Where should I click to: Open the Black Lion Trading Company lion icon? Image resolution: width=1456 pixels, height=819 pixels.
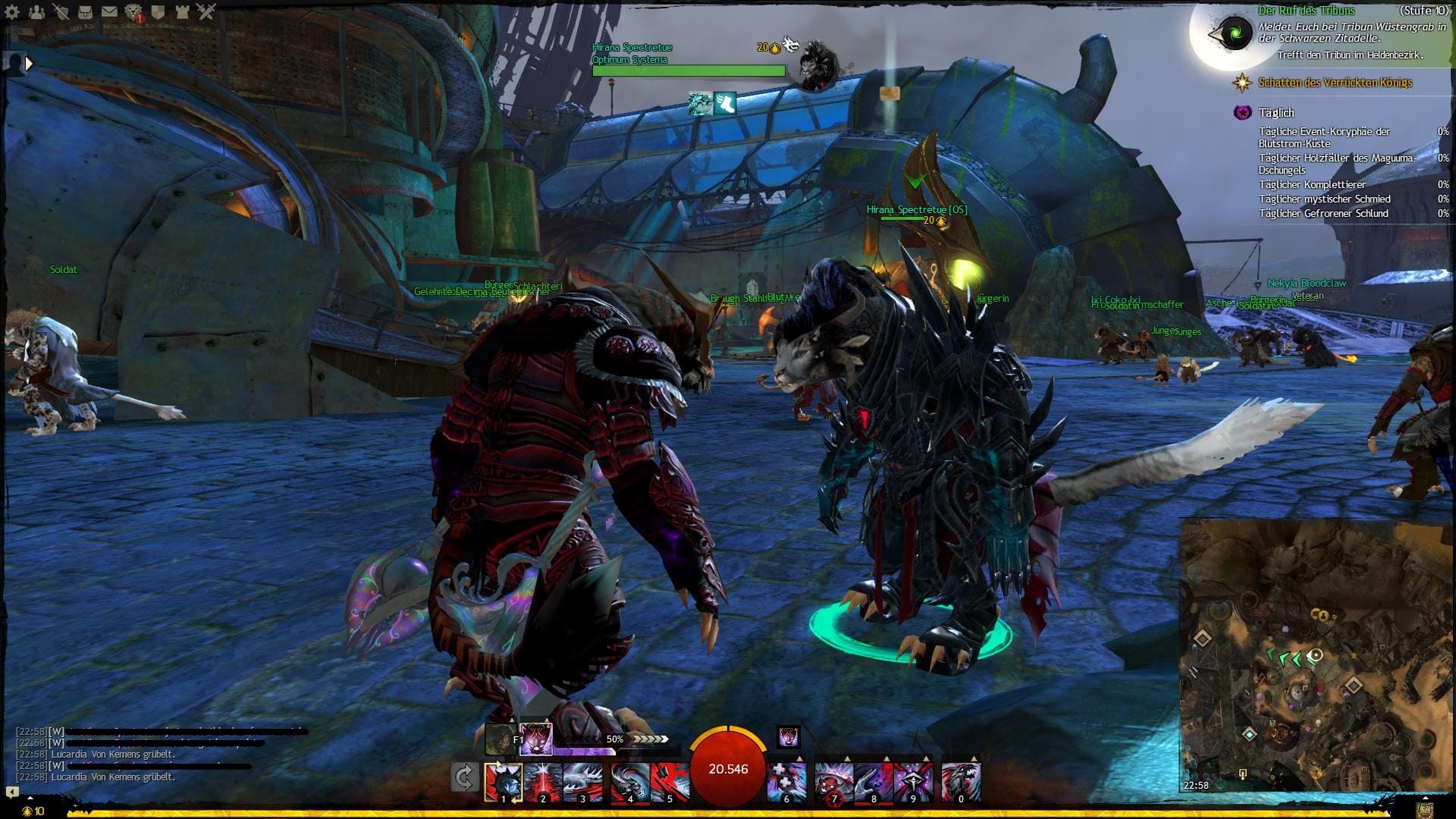click(133, 11)
